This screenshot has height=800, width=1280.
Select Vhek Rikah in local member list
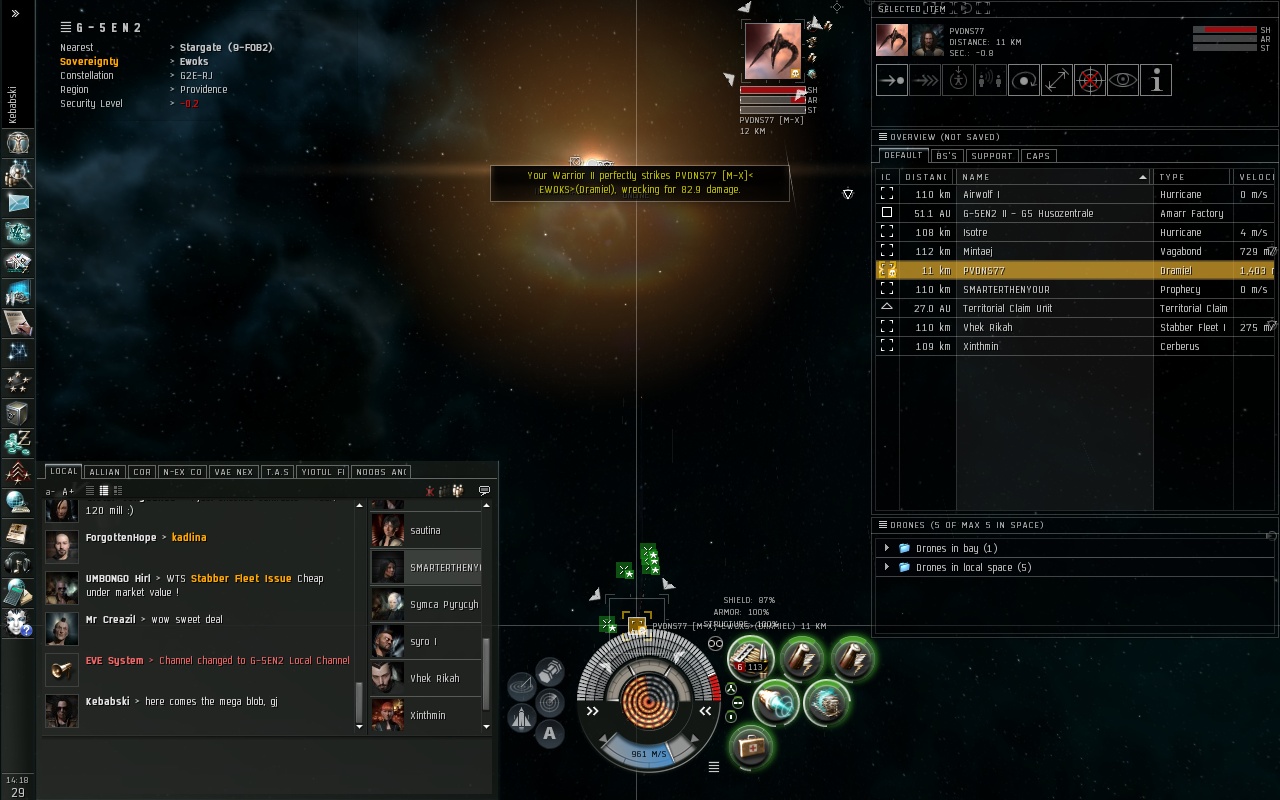pos(434,679)
